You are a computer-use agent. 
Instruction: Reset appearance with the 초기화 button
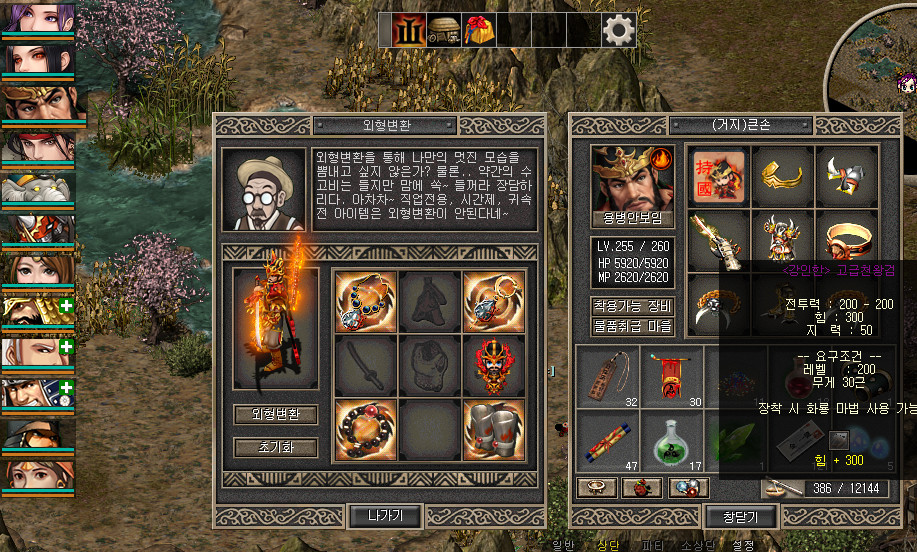coord(275,447)
